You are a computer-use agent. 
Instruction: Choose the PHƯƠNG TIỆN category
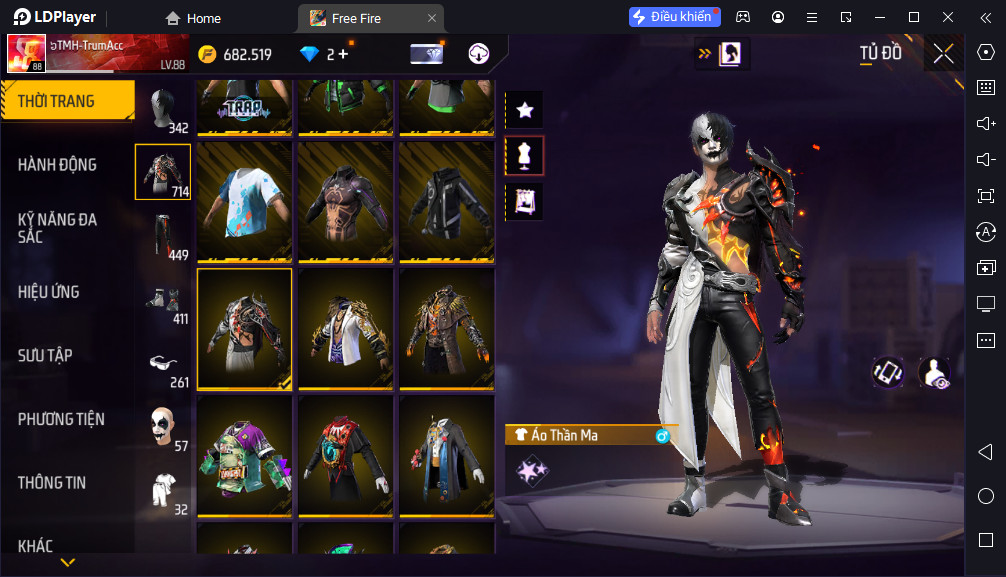[x=61, y=419]
